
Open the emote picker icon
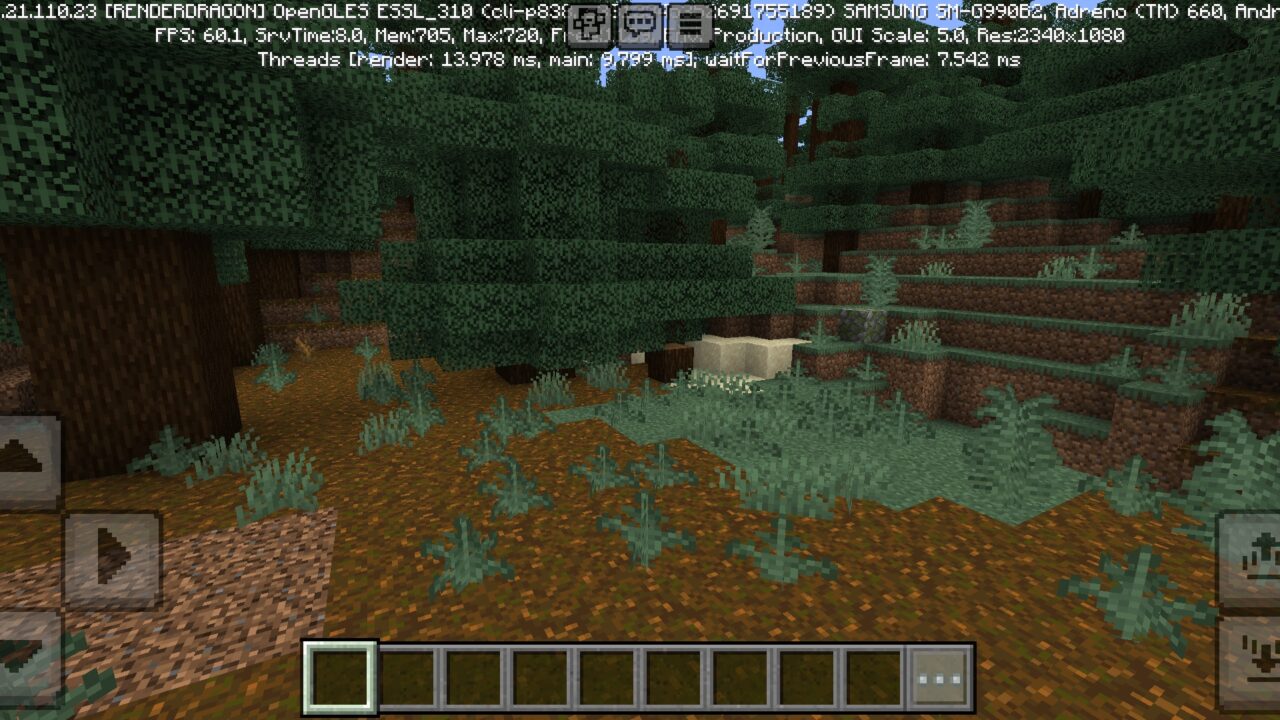coord(588,24)
